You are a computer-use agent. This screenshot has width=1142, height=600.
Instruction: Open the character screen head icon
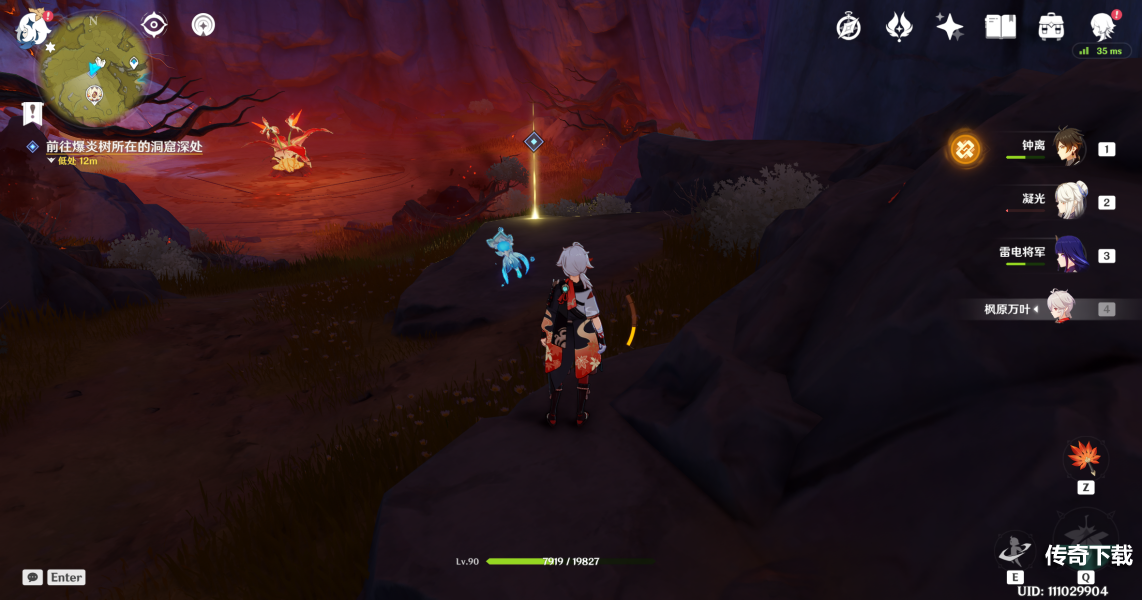pyautogui.click(x=1103, y=27)
